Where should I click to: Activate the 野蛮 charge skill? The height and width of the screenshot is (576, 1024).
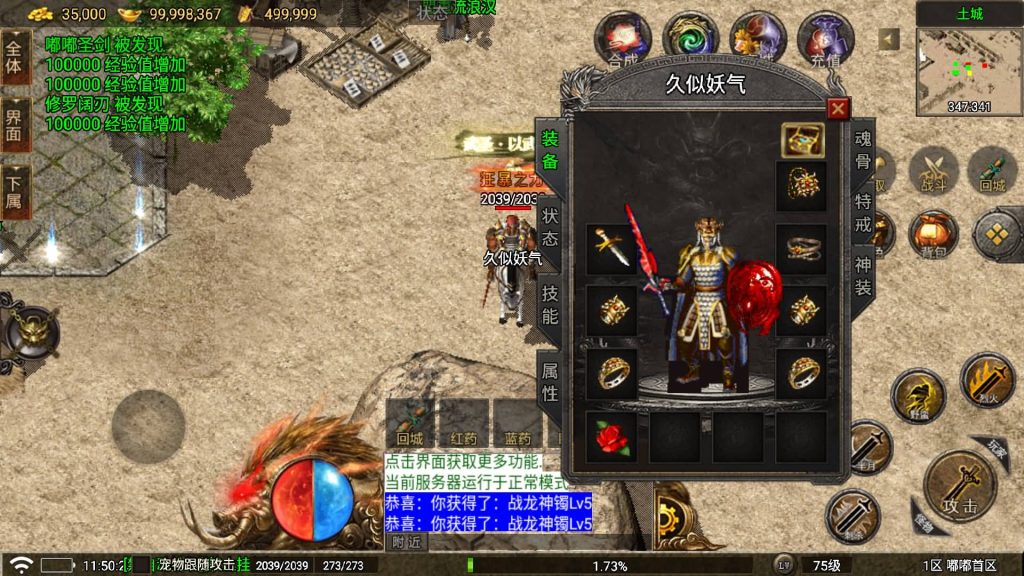coord(917,396)
